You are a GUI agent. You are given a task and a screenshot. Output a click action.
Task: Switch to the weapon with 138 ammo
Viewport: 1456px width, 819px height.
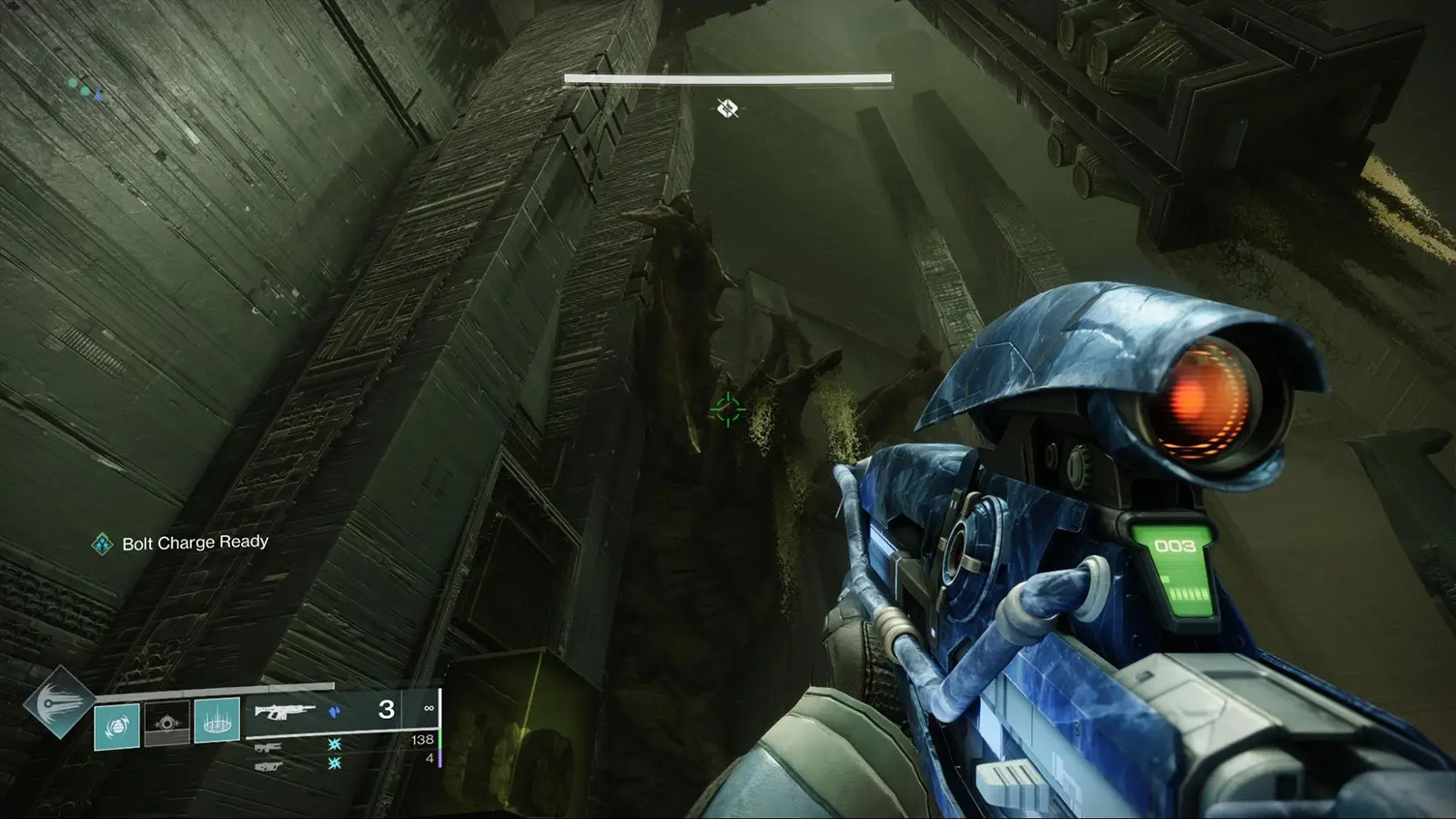(268, 746)
